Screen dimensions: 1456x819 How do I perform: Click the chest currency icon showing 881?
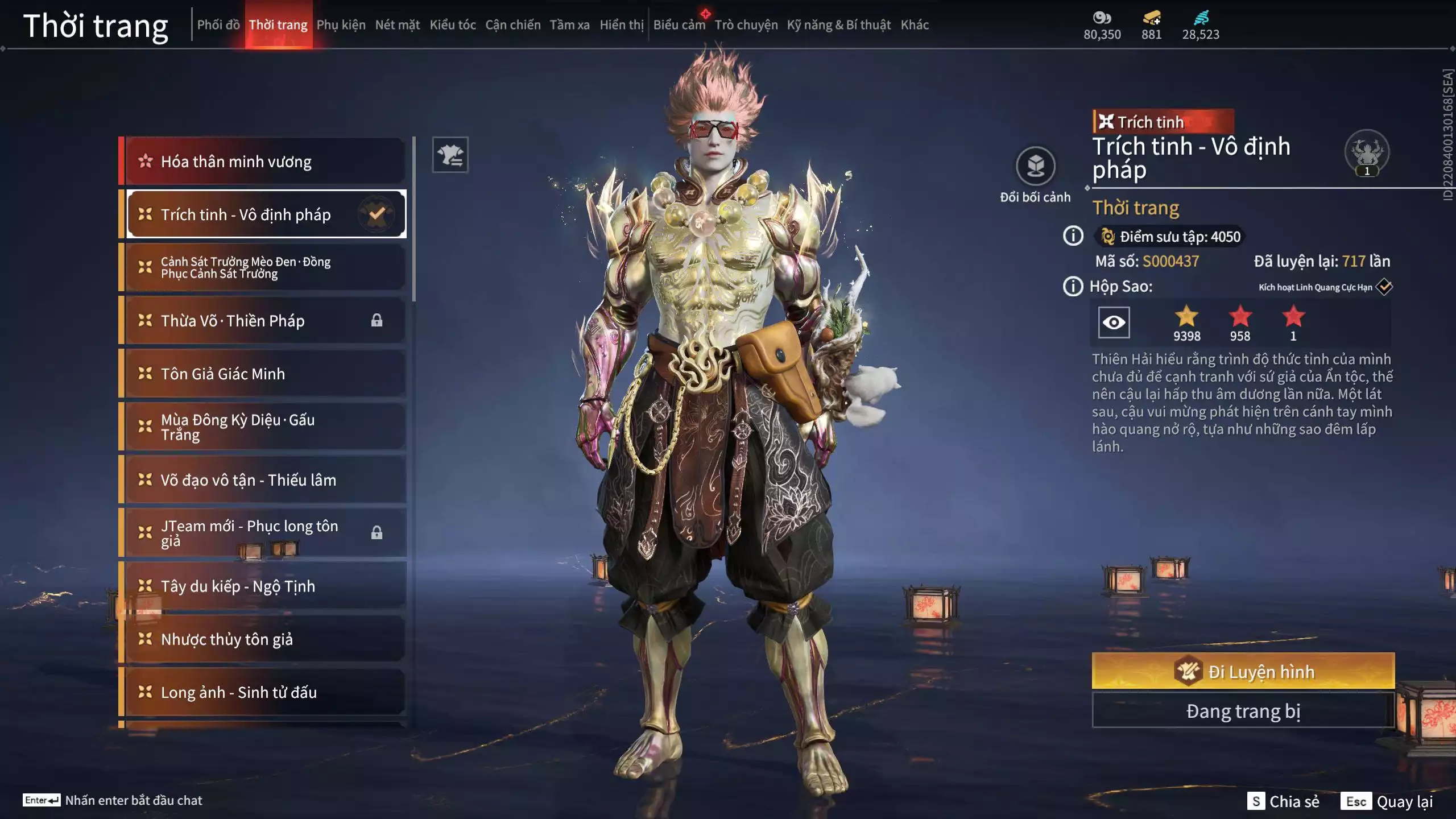pos(1151,18)
